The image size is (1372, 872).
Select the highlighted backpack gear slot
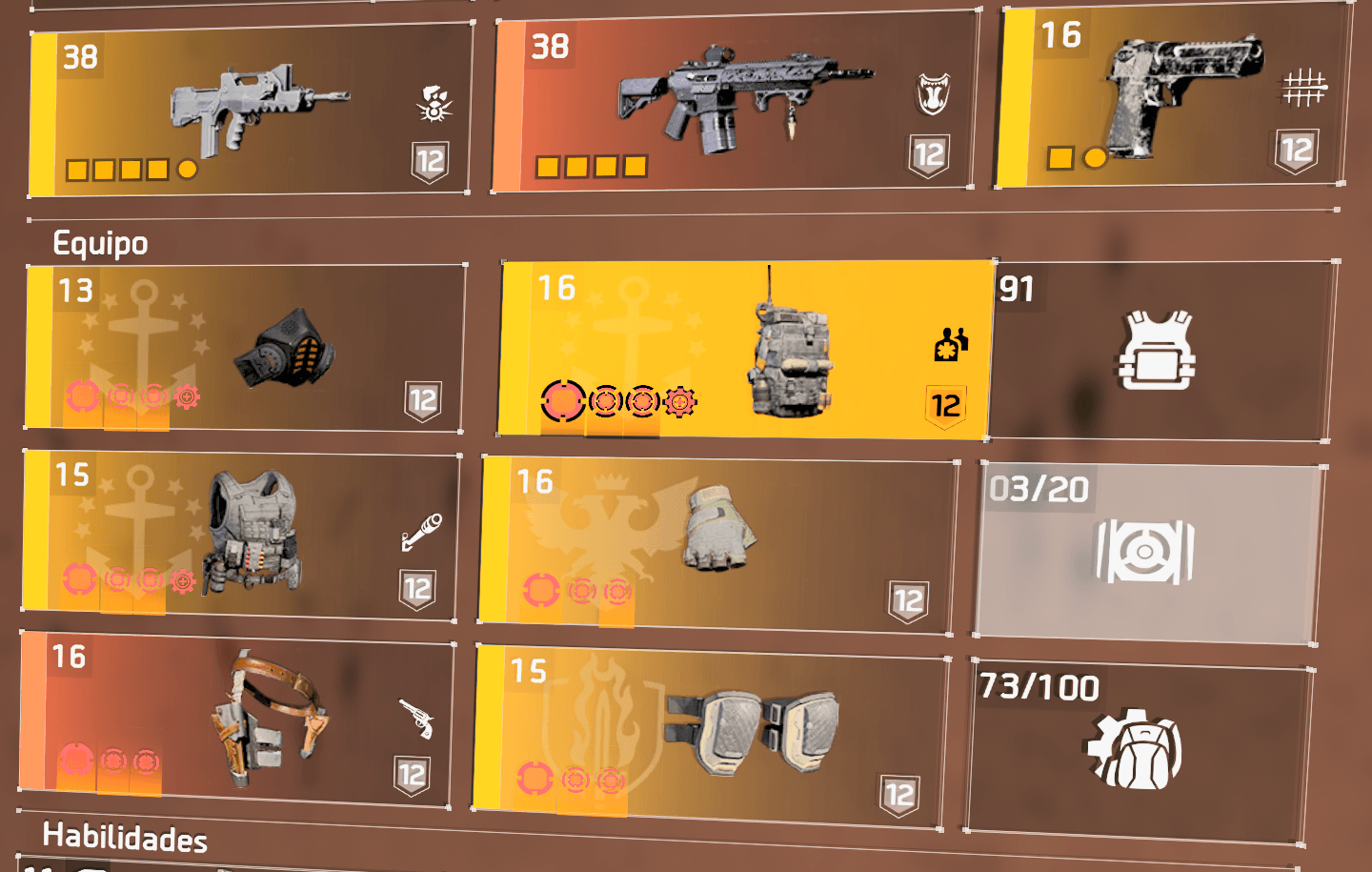tap(744, 349)
